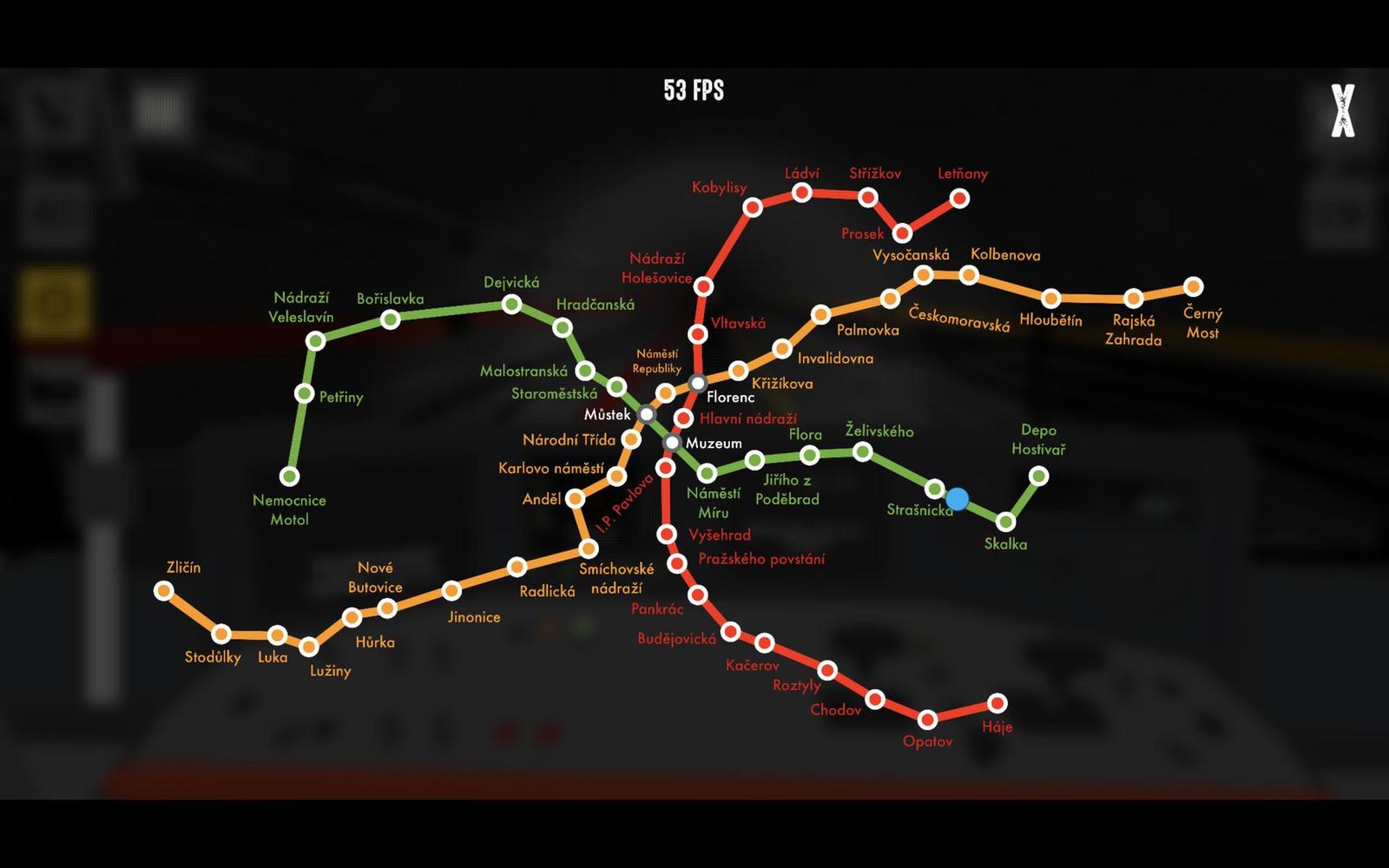Select the Florenc transfer station marker
1389x868 pixels.
[x=696, y=382]
